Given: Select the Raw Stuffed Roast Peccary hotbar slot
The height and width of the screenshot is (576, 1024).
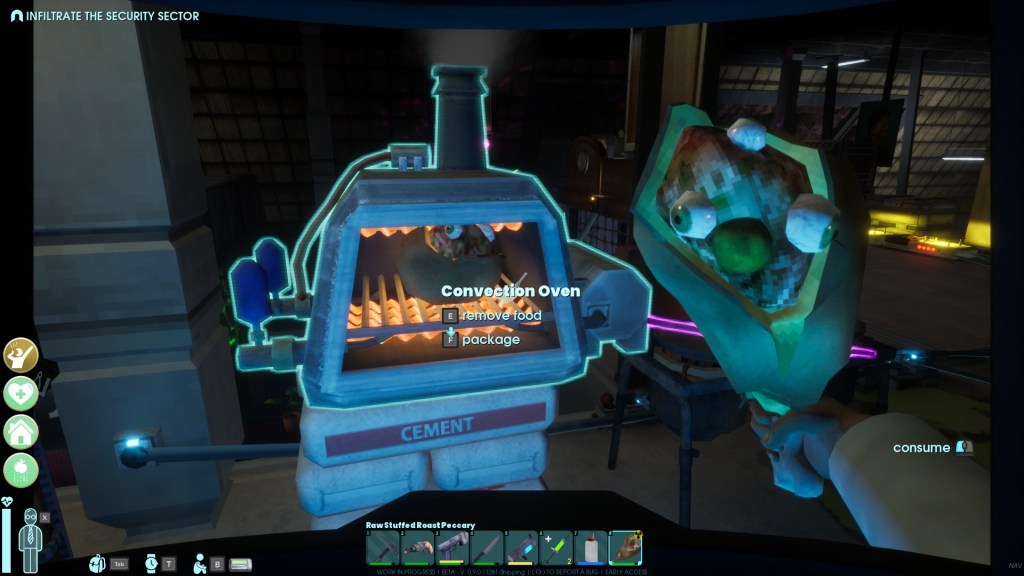Looking at the screenshot, I should click(625, 547).
